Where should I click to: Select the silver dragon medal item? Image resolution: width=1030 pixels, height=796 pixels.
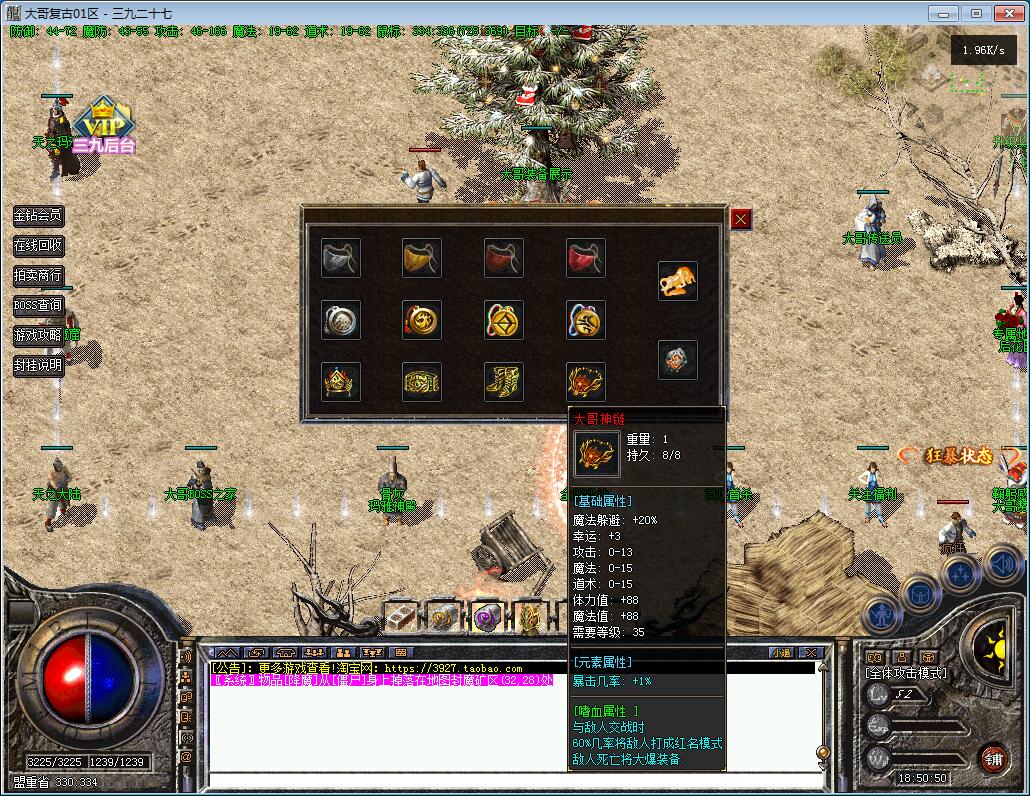point(341,320)
